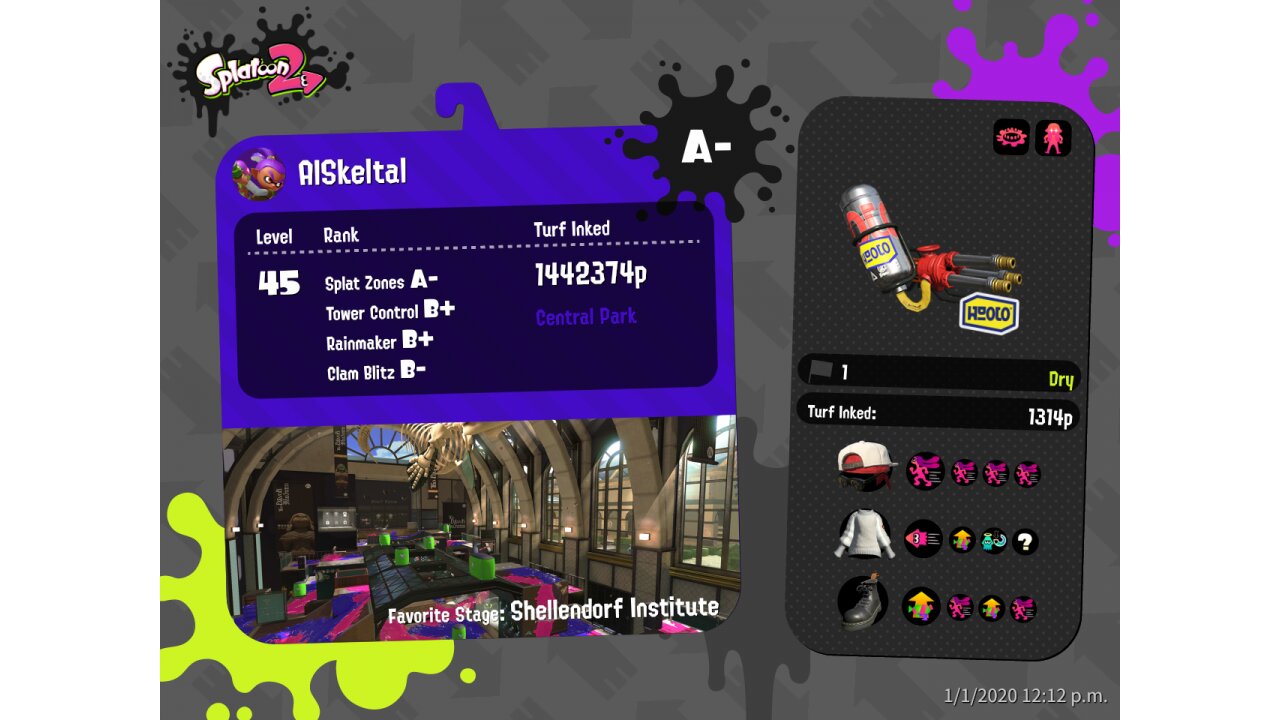
Task: Click the yellow H2OLO brand badge
Action: pyautogui.click(x=989, y=313)
